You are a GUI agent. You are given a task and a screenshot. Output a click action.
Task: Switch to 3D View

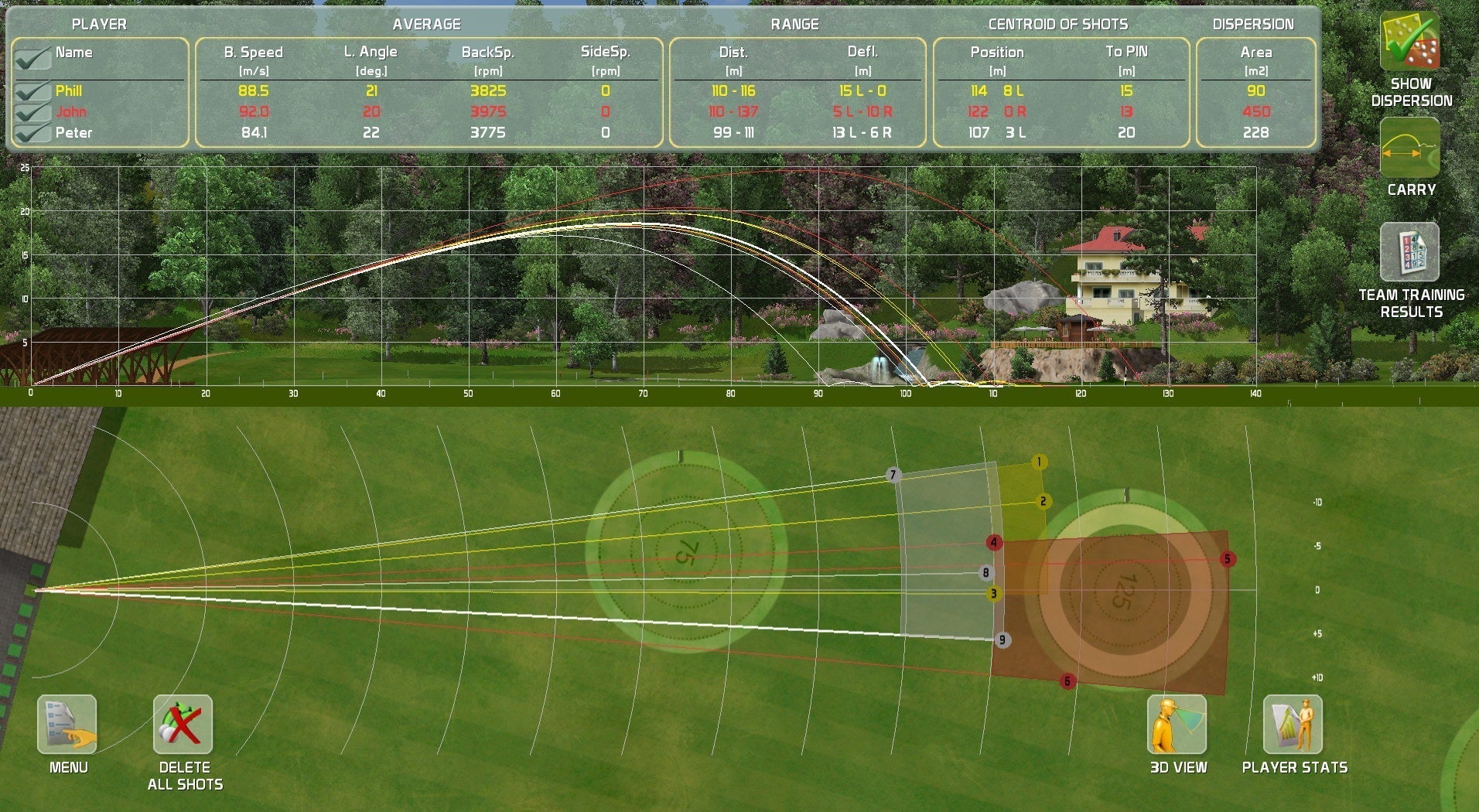click(1175, 725)
